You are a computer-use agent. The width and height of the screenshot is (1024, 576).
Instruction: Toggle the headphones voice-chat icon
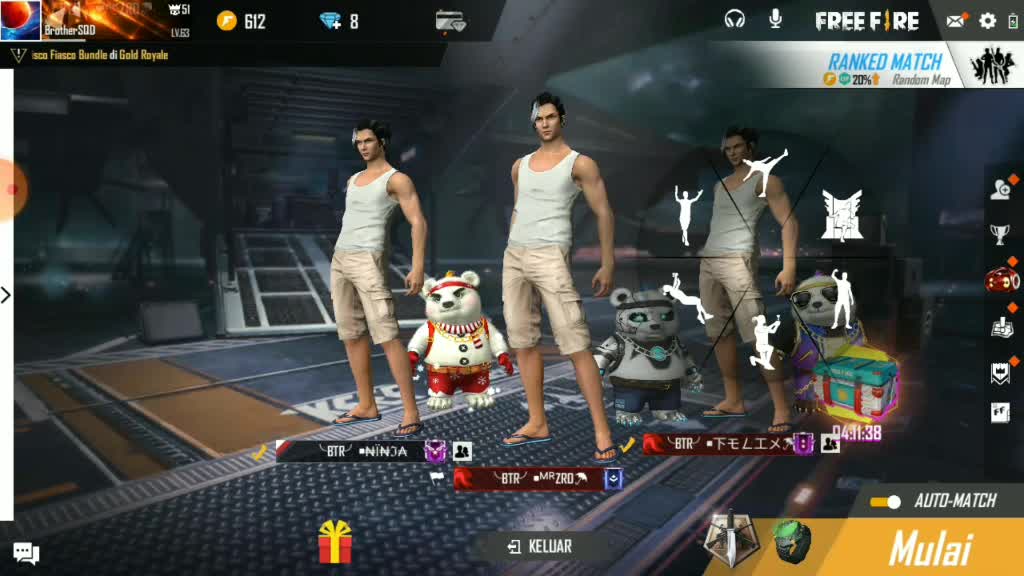(735, 19)
